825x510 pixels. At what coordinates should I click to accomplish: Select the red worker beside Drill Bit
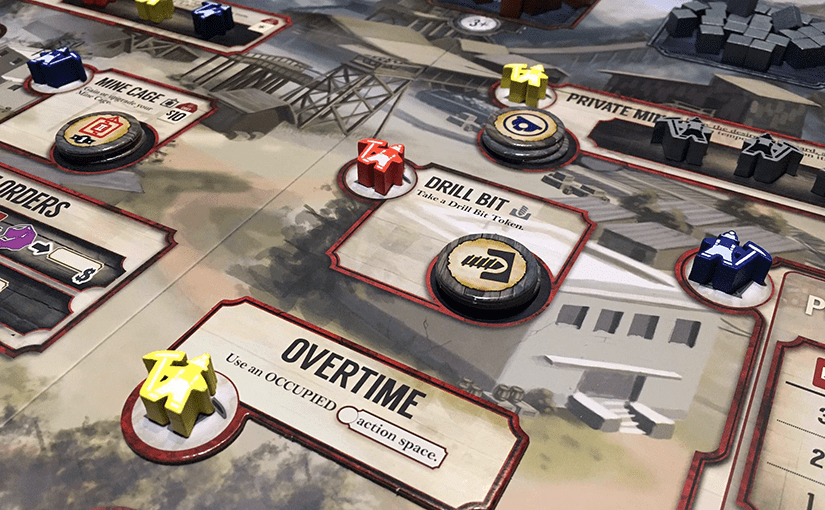(x=380, y=167)
